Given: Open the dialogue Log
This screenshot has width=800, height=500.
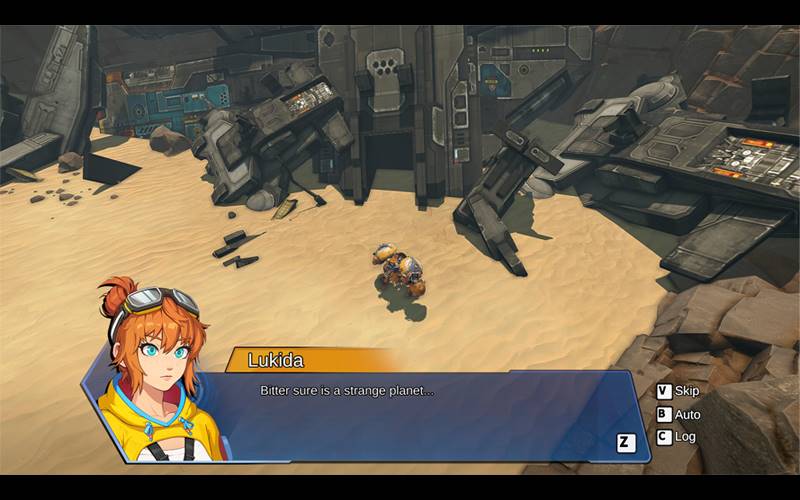Looking at the screenshot, I should click(x=675, y=437).
